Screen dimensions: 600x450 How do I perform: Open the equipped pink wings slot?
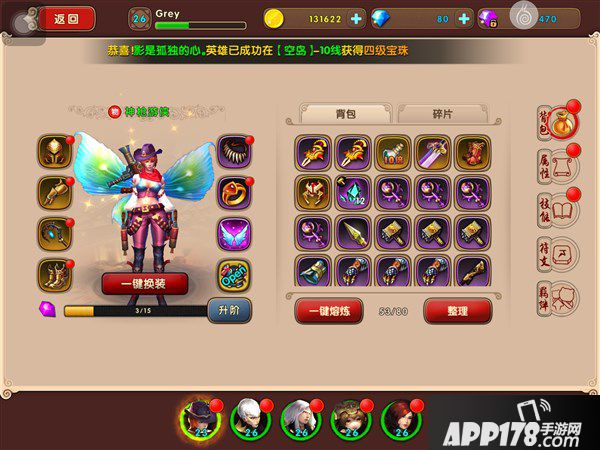coord(234,233)
